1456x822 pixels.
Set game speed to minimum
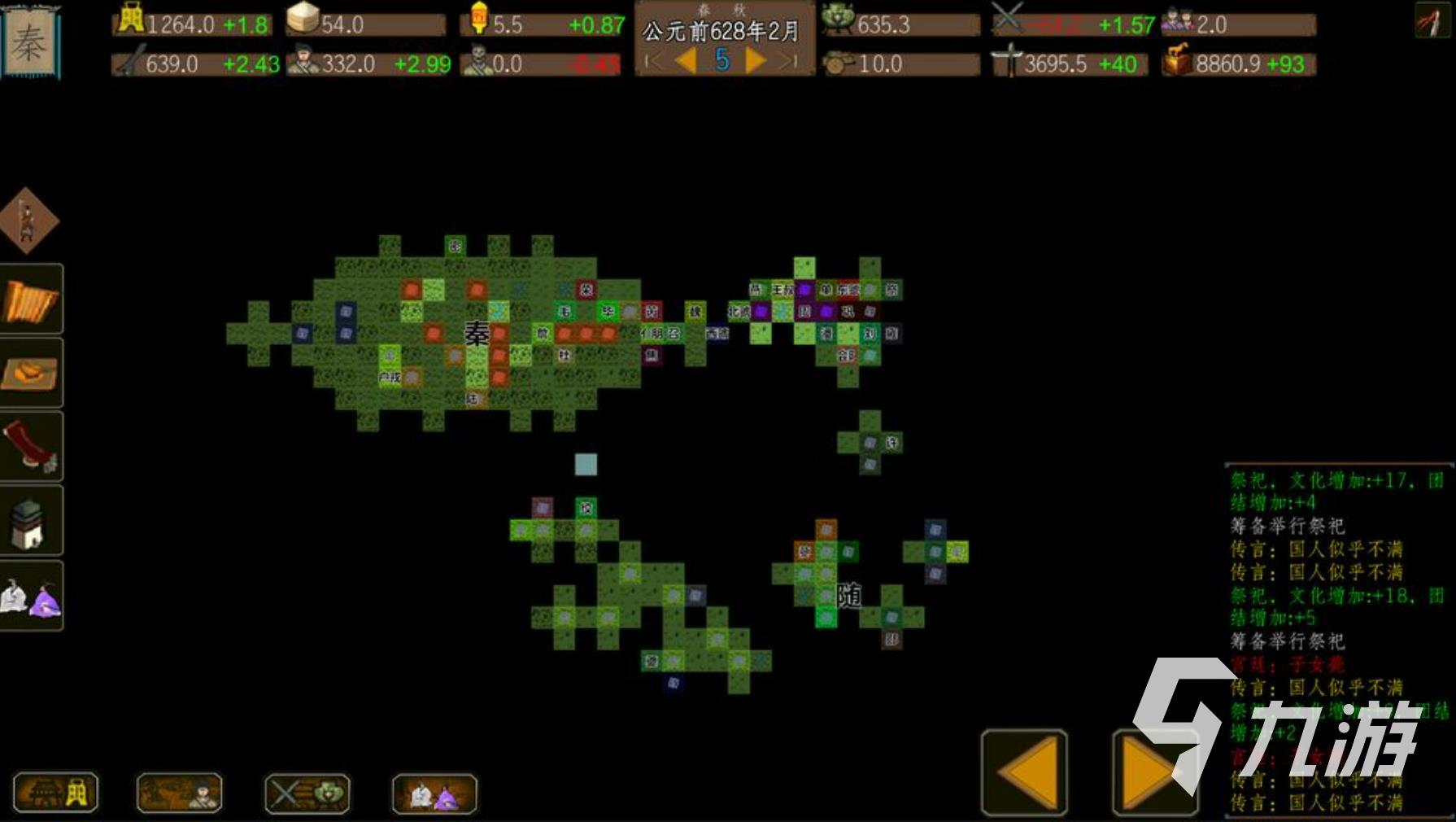point(651,60)
